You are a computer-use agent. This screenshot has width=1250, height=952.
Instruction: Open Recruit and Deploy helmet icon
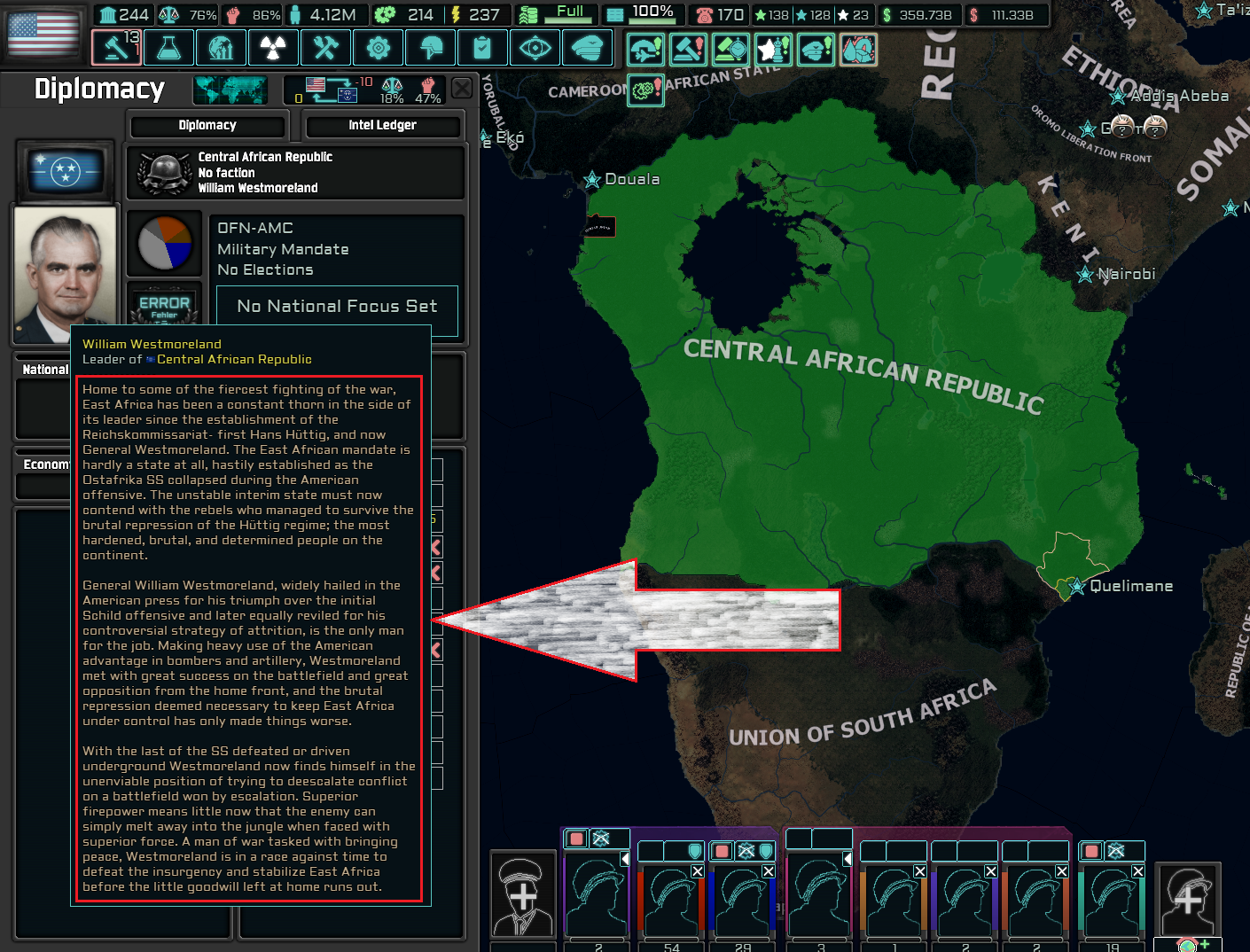pos(431,48)
